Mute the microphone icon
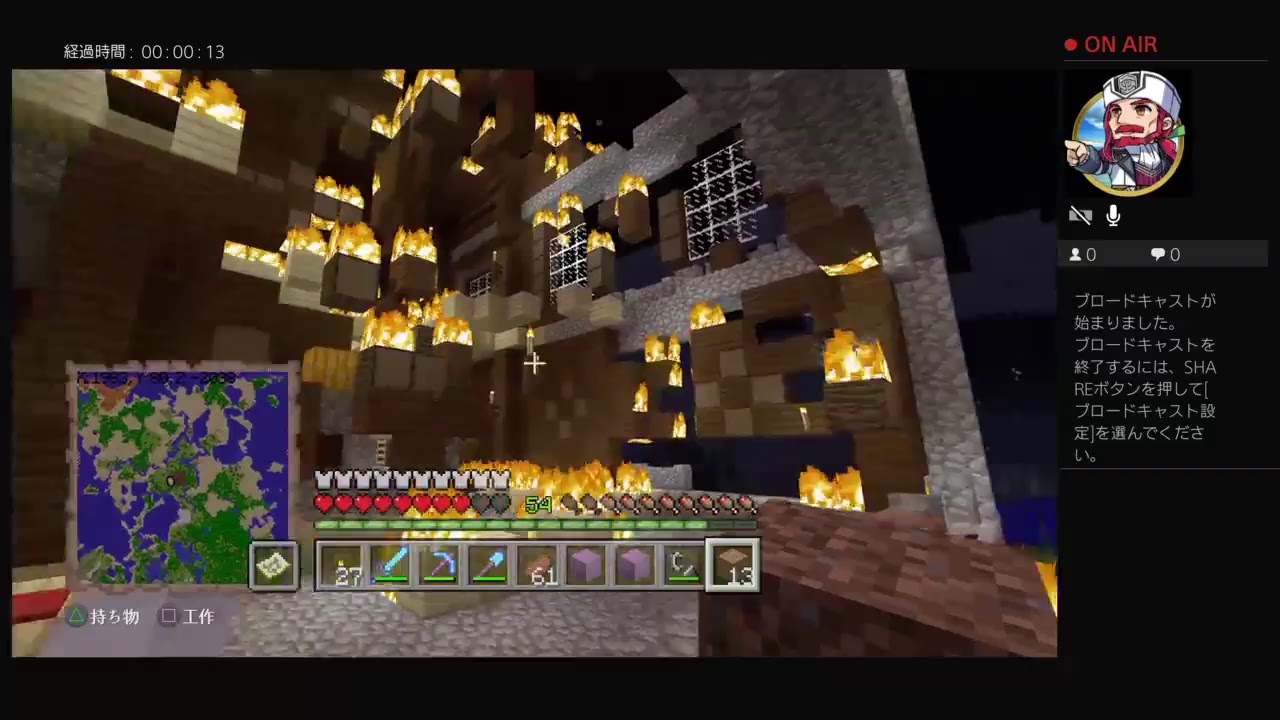The image size is (1280, 720). 1113,215
